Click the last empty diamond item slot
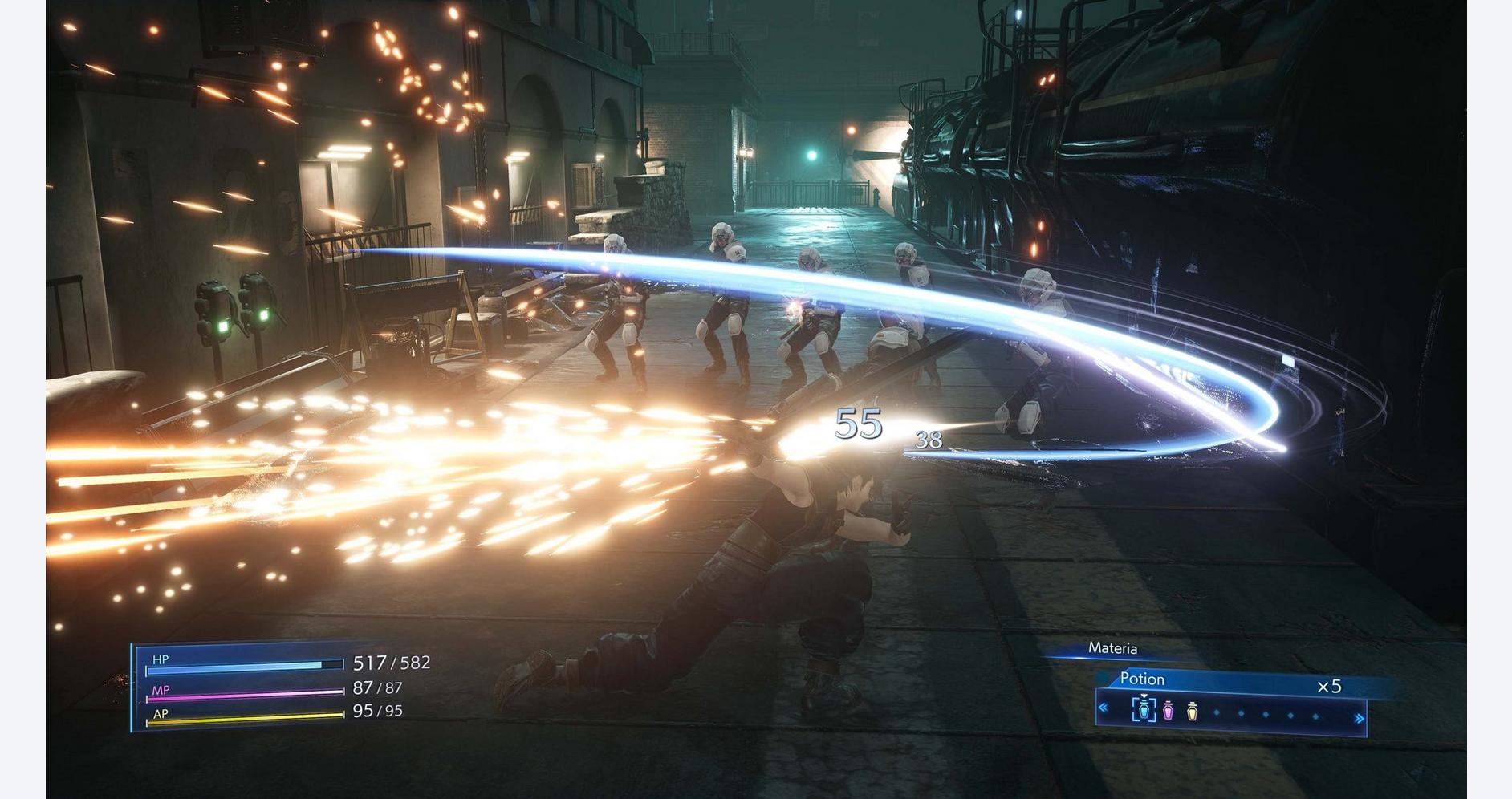Image resolution: width=1512 pixels, height=799 pixels. [x=1314, y=715]
